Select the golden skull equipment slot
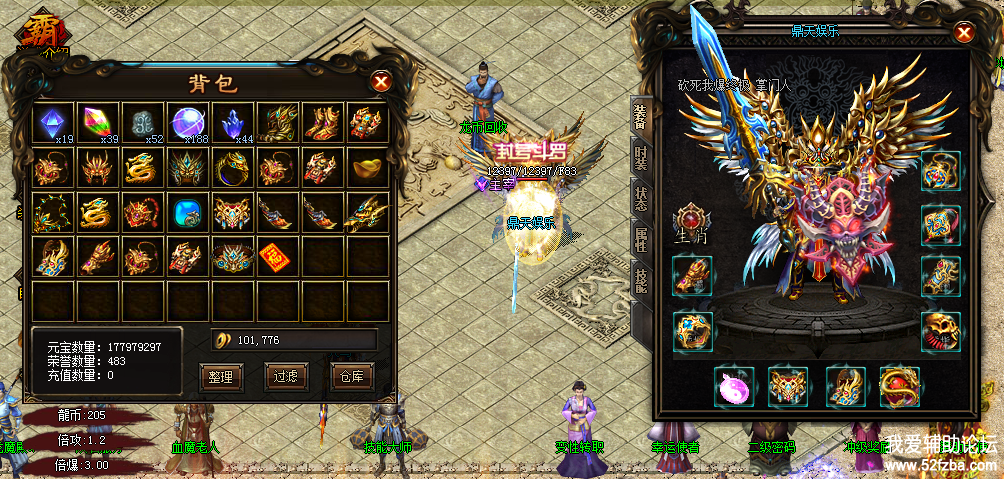 (940, 330)
